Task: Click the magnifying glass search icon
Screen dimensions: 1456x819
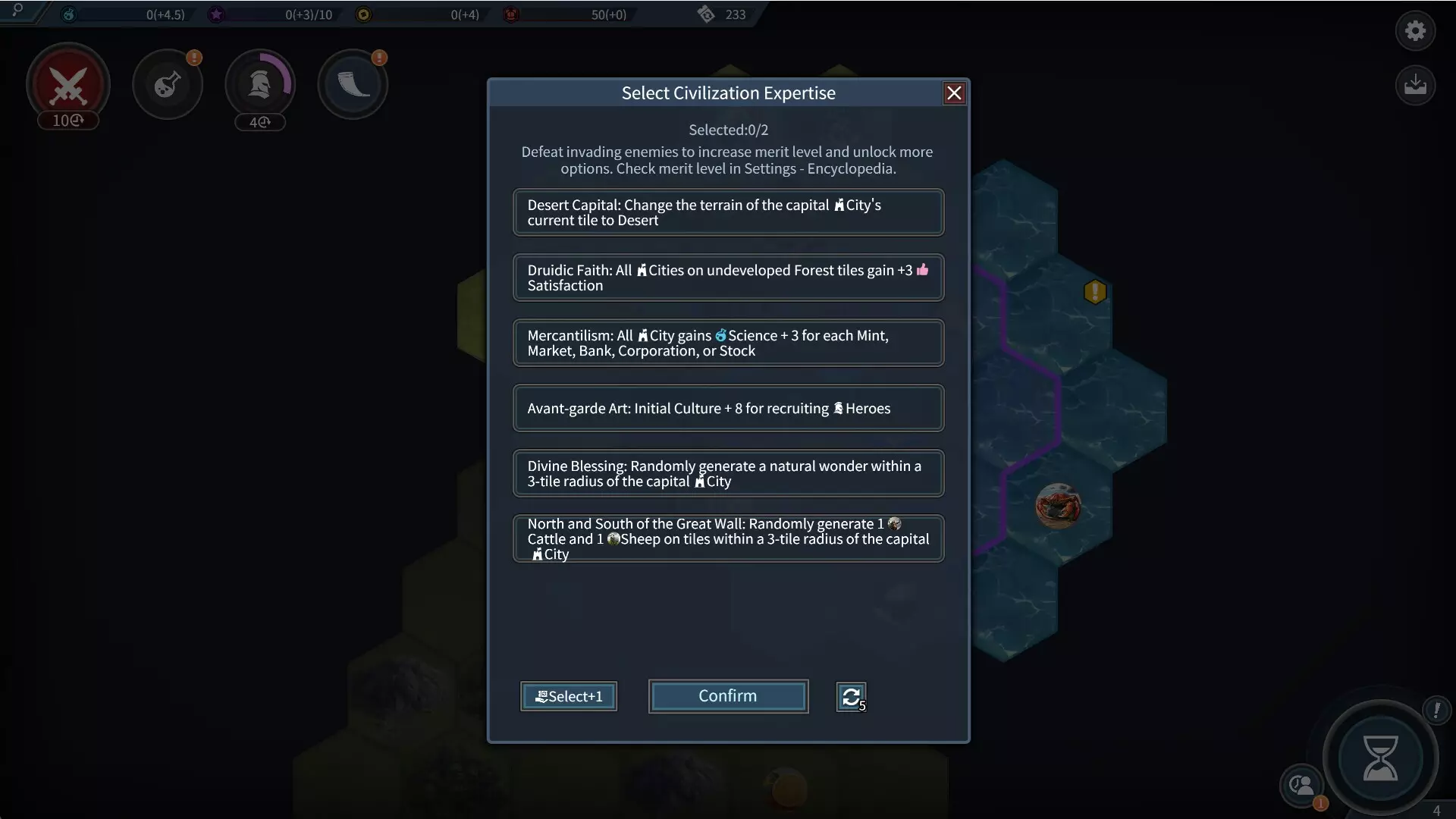Action: coord(17,10)
